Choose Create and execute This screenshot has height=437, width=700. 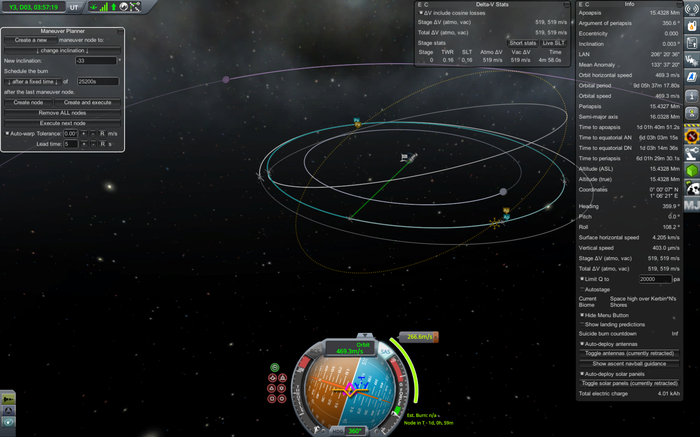[x=89, y=102]
